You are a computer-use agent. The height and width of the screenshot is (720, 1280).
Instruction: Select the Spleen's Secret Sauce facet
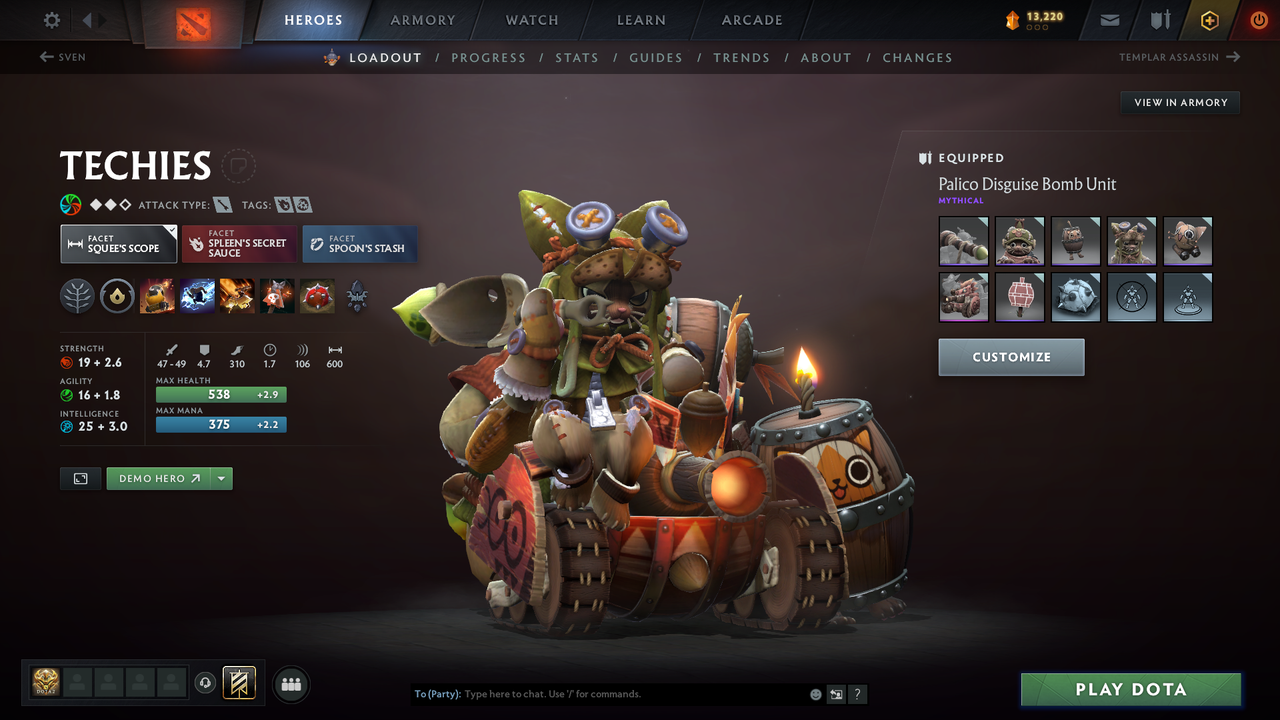pyautogui.click(x=238, y=243)
